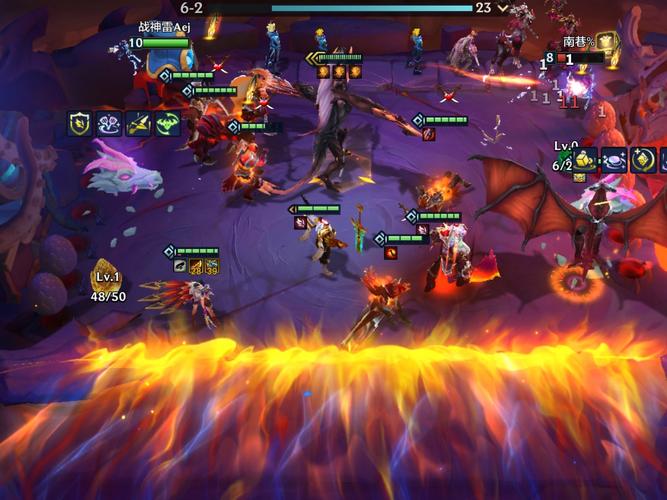Inspect opponent's golden cube augment icon
The width and height of the screenshot is (667, 500).
[x=586, y=160]
